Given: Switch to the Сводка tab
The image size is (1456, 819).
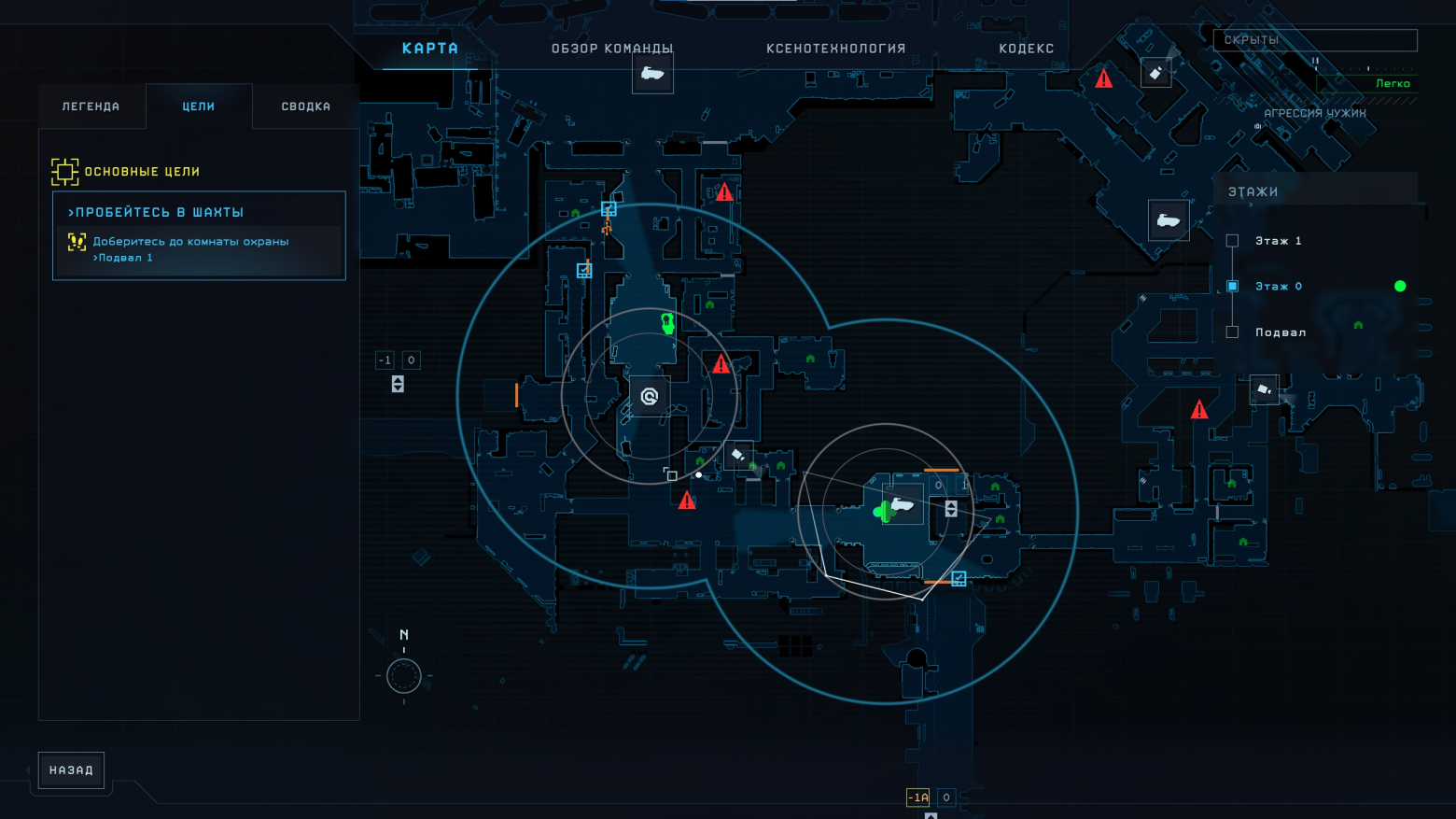Looking at the screenshot, I should (x=306, y=106).
